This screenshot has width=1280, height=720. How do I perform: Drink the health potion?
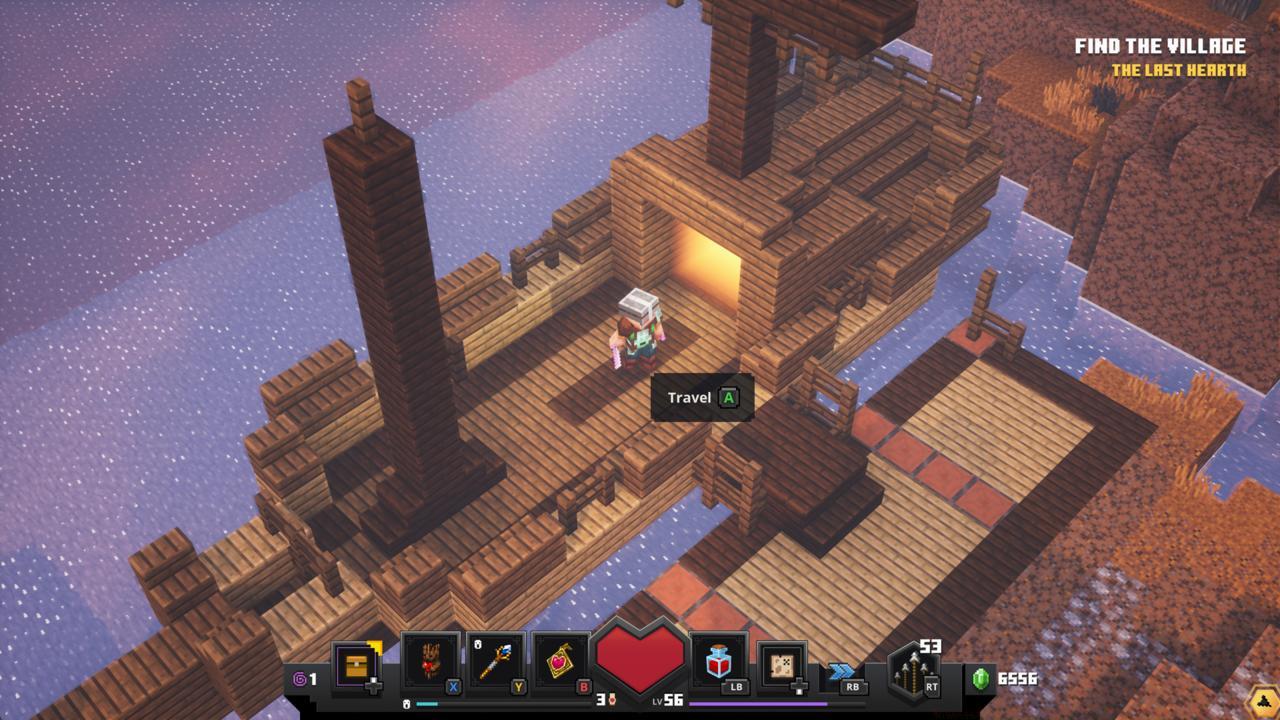[717, 661]
